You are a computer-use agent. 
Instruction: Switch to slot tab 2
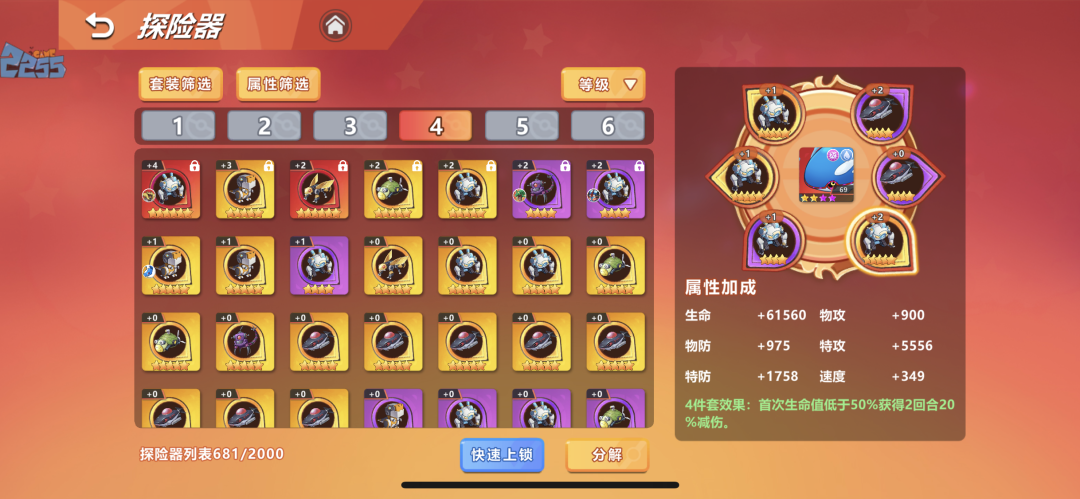(x=264, y=126)
